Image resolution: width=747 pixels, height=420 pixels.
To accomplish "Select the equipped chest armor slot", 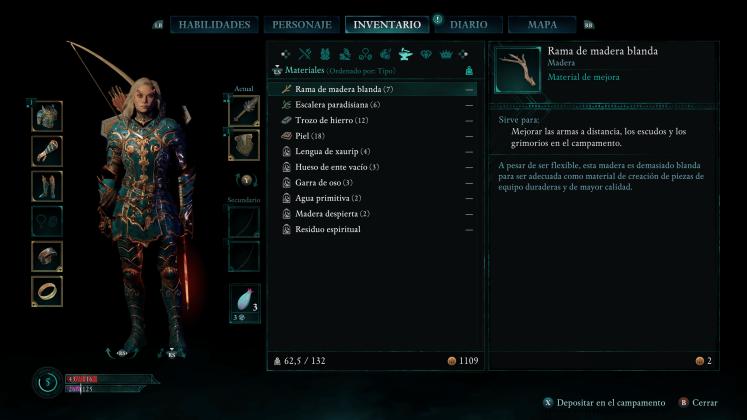I will coord(47,116).
